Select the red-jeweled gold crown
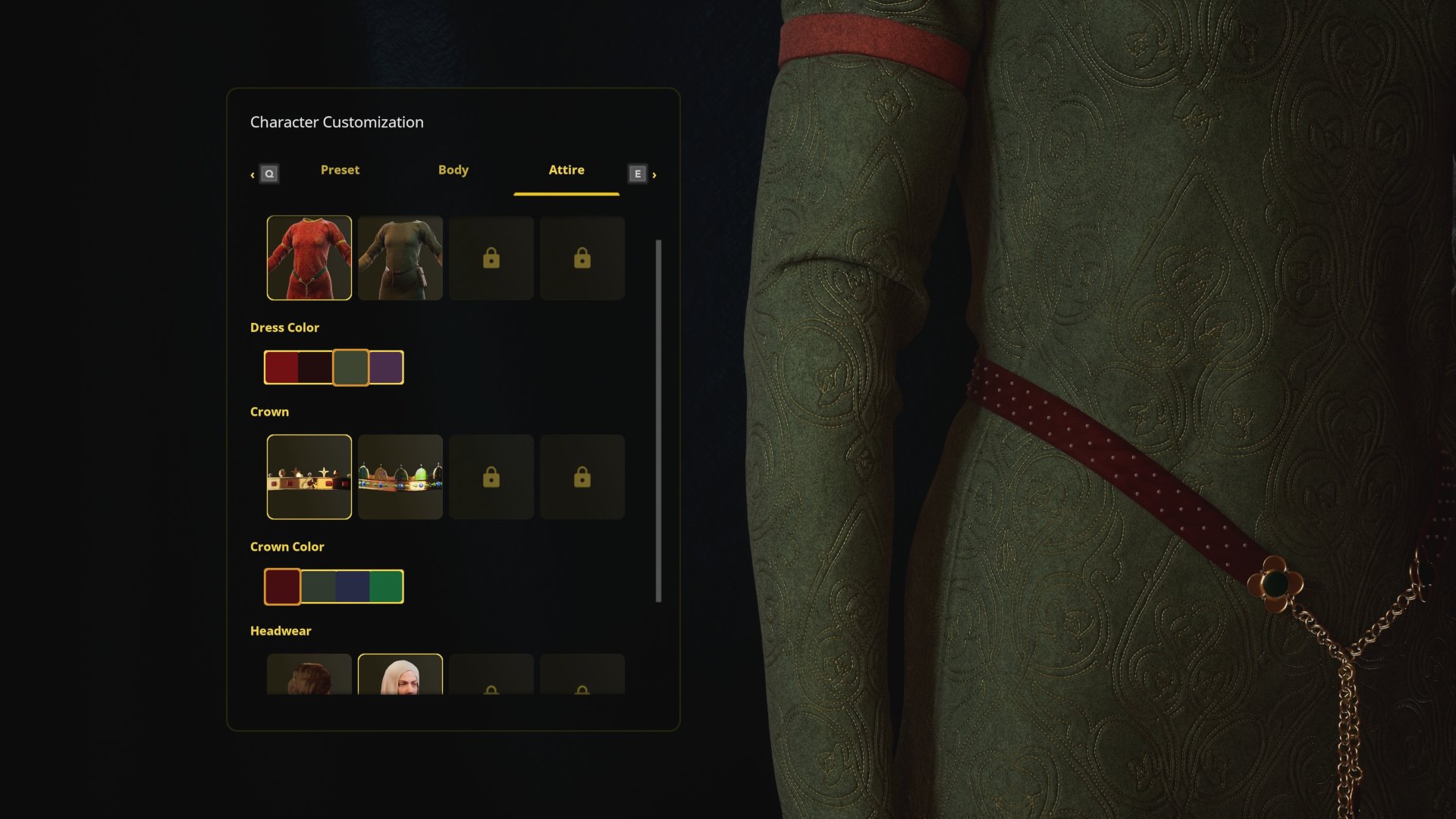This screenshot has width=1456, height=819. point(309,477)
